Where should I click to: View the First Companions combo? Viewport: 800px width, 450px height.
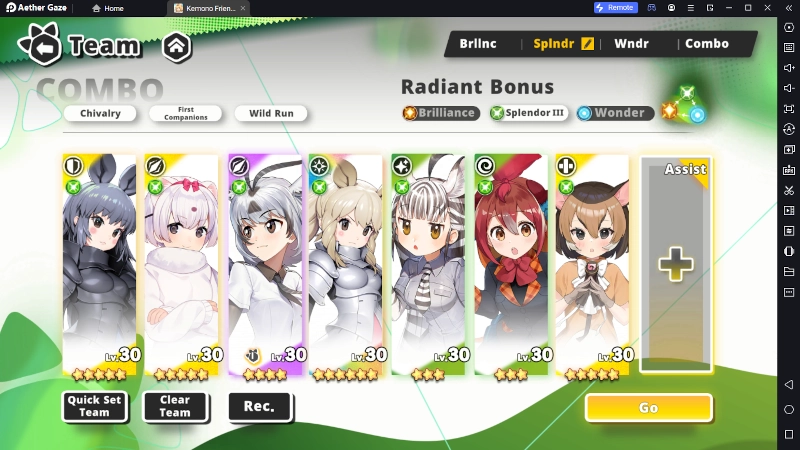[x=186, y=113]
